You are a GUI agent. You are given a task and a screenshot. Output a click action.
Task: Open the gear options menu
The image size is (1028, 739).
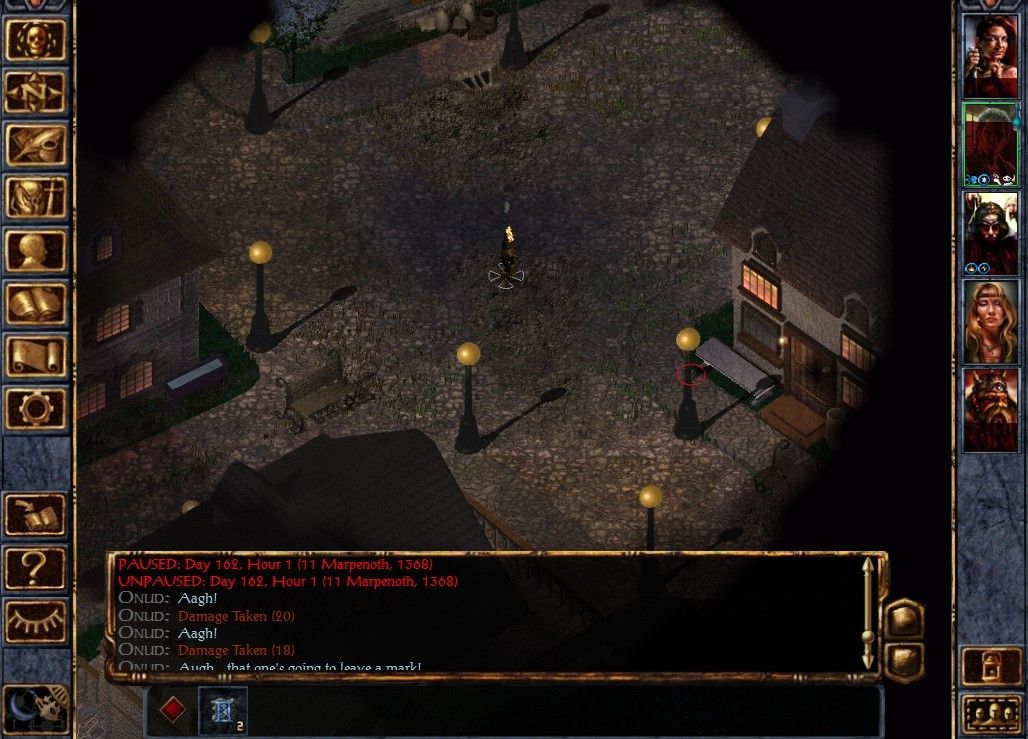[x=36, y=408]
